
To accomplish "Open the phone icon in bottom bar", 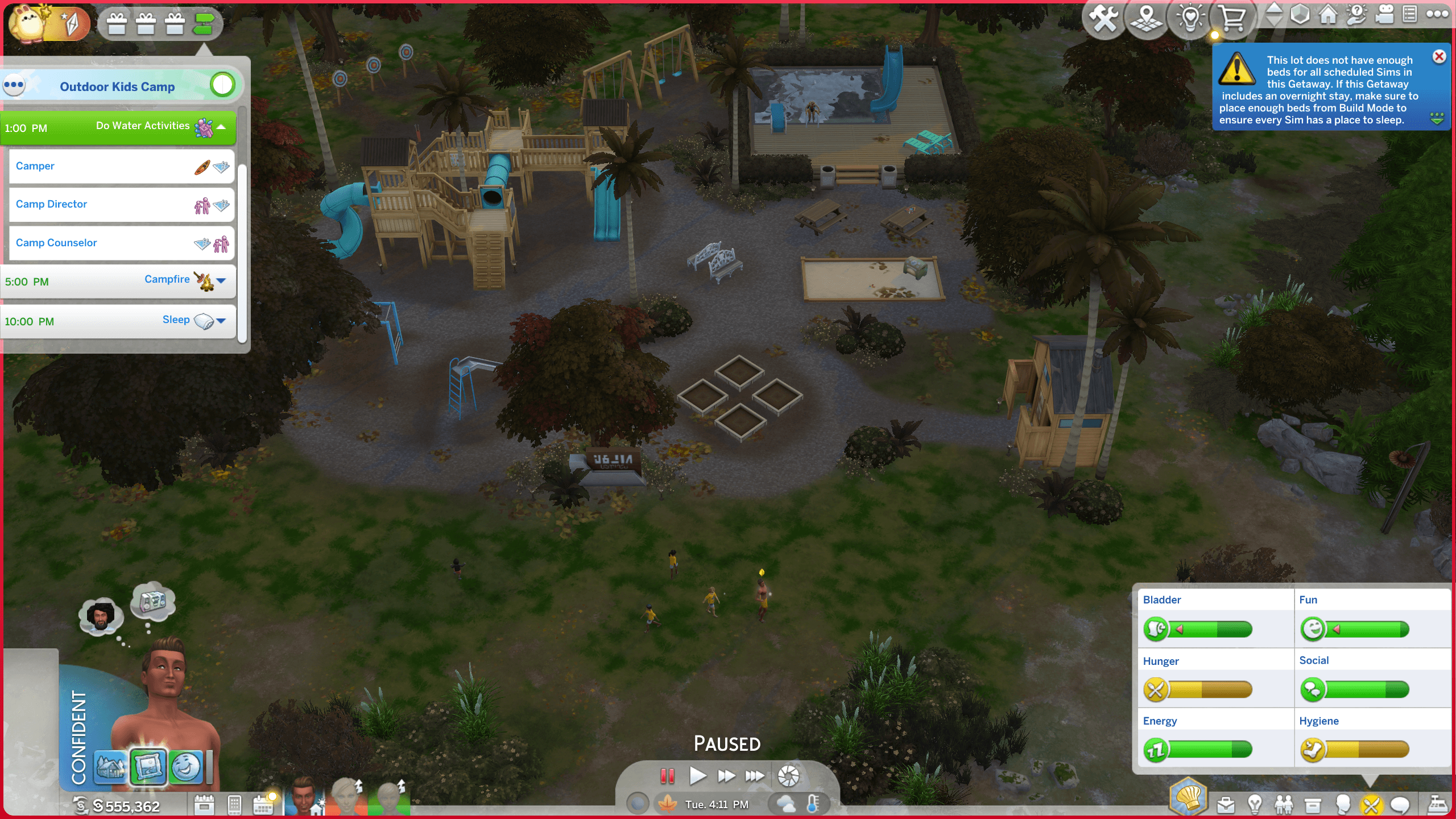I will pyautogui.click(x=234, y=805).
